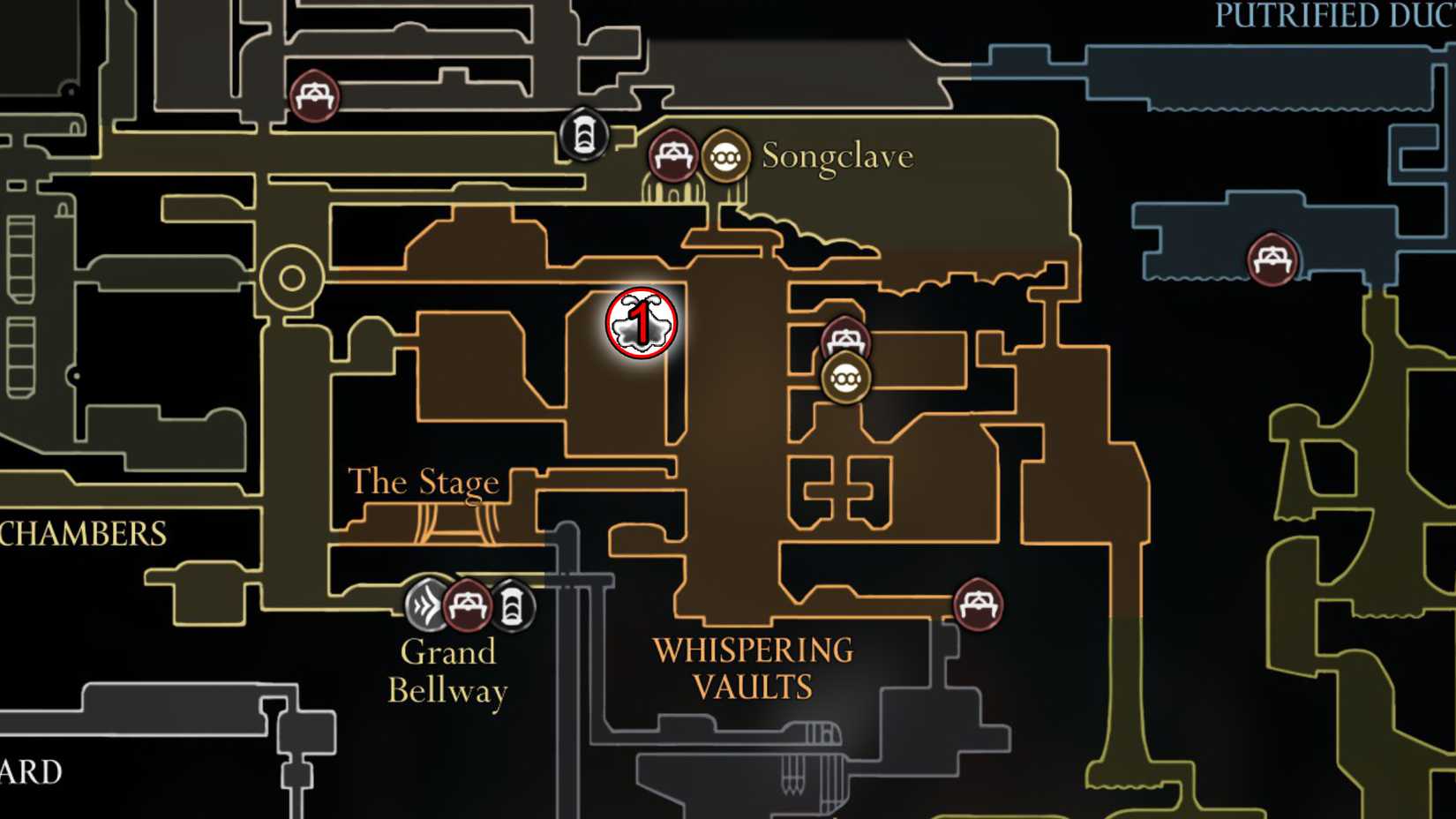Click the Chambers label on the left edge
Screen dimensions: 1456x819
[82, 532]
